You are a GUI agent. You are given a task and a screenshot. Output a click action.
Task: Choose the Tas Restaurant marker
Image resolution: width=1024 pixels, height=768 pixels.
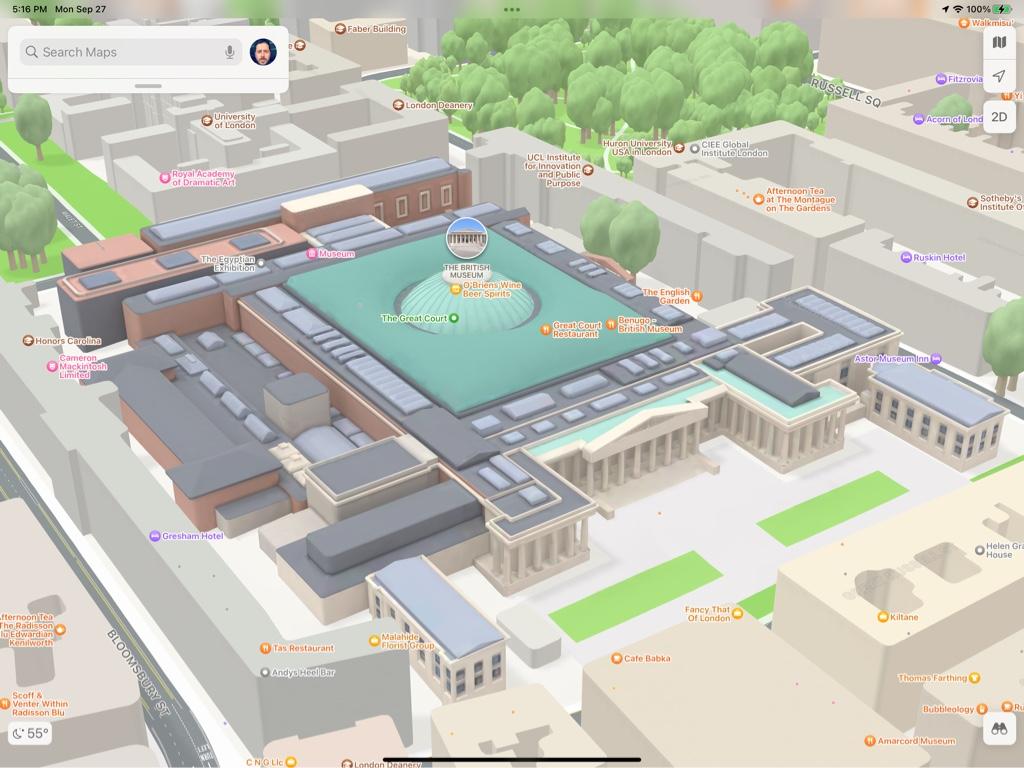[265, 648]
